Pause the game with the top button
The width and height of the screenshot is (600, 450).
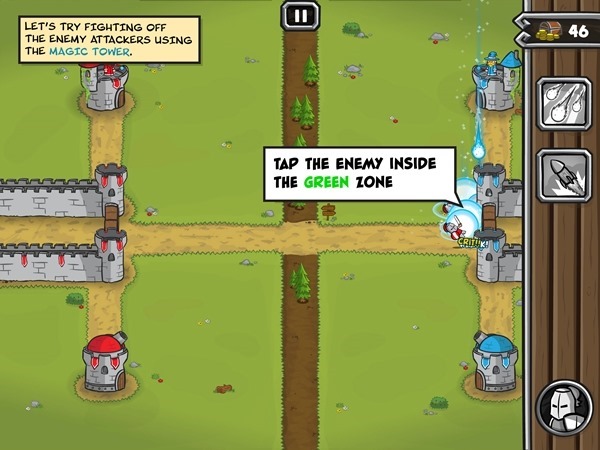point(299,14)
